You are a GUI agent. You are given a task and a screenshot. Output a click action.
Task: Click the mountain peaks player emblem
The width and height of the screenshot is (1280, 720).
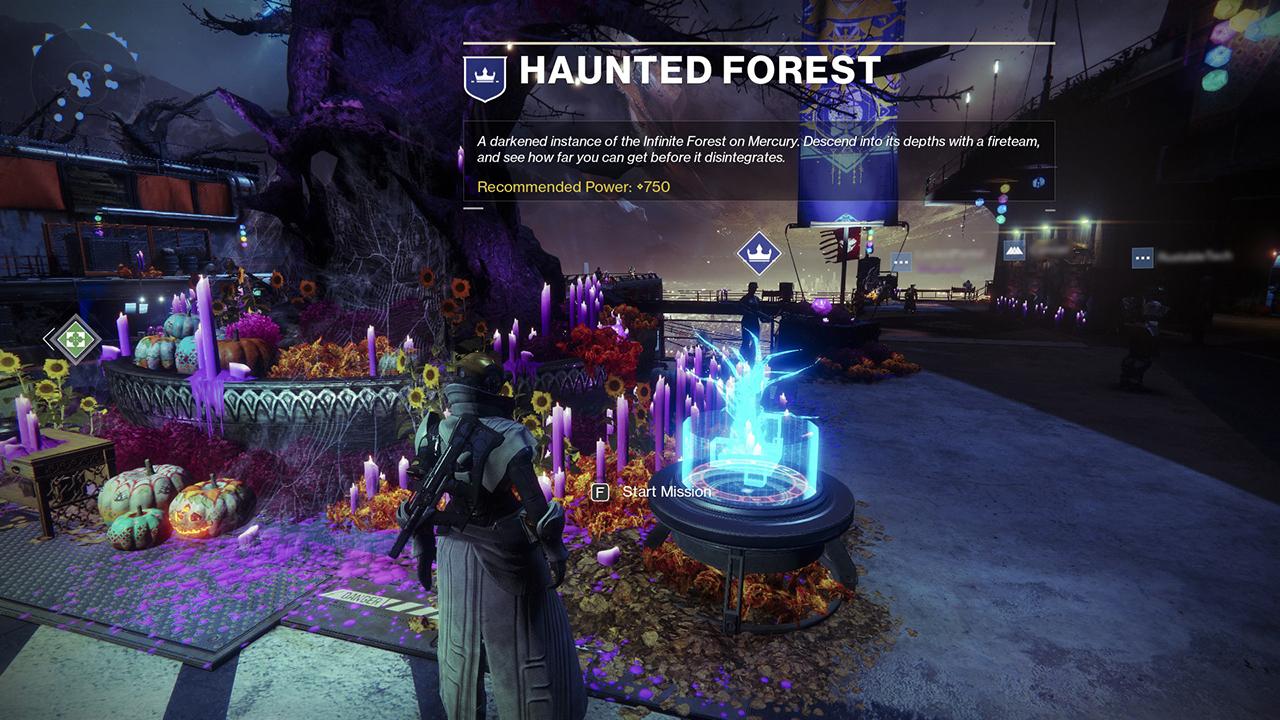(1014, 250)
